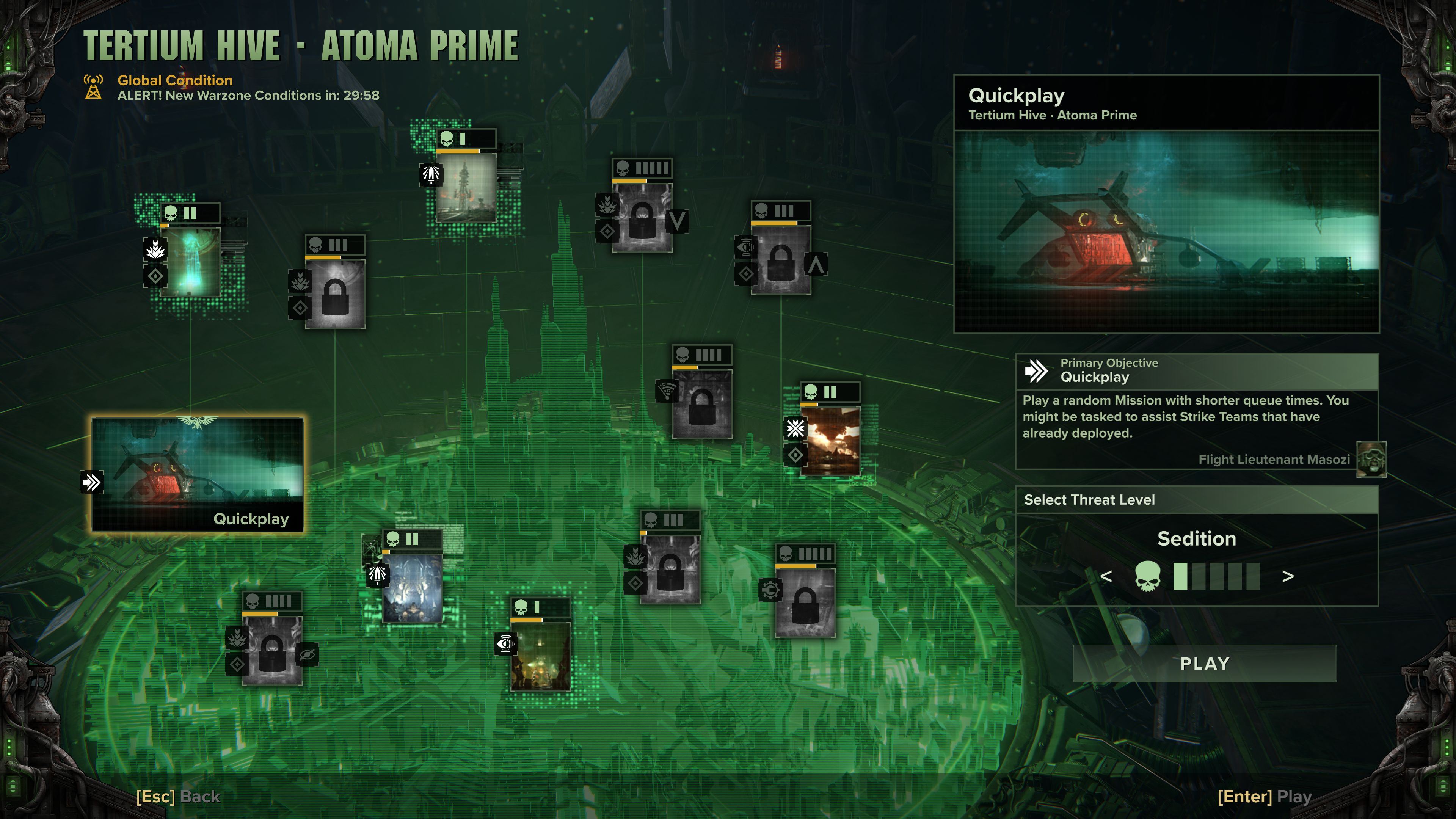Pick the locked mission with gear icon
Screen dimensions: 1456x819
coord(804,602)
